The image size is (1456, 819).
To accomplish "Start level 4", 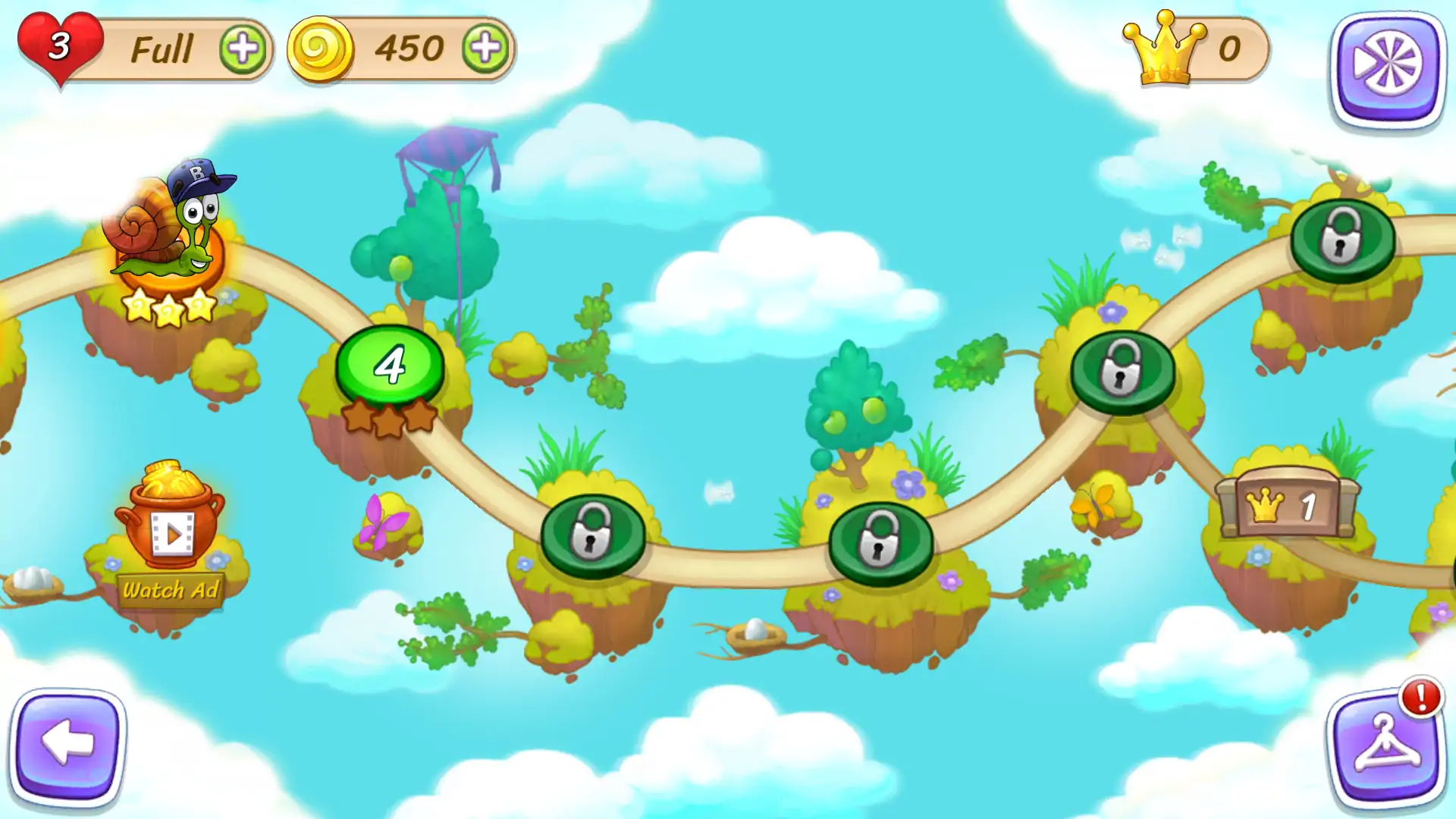I will coord(391,366).
